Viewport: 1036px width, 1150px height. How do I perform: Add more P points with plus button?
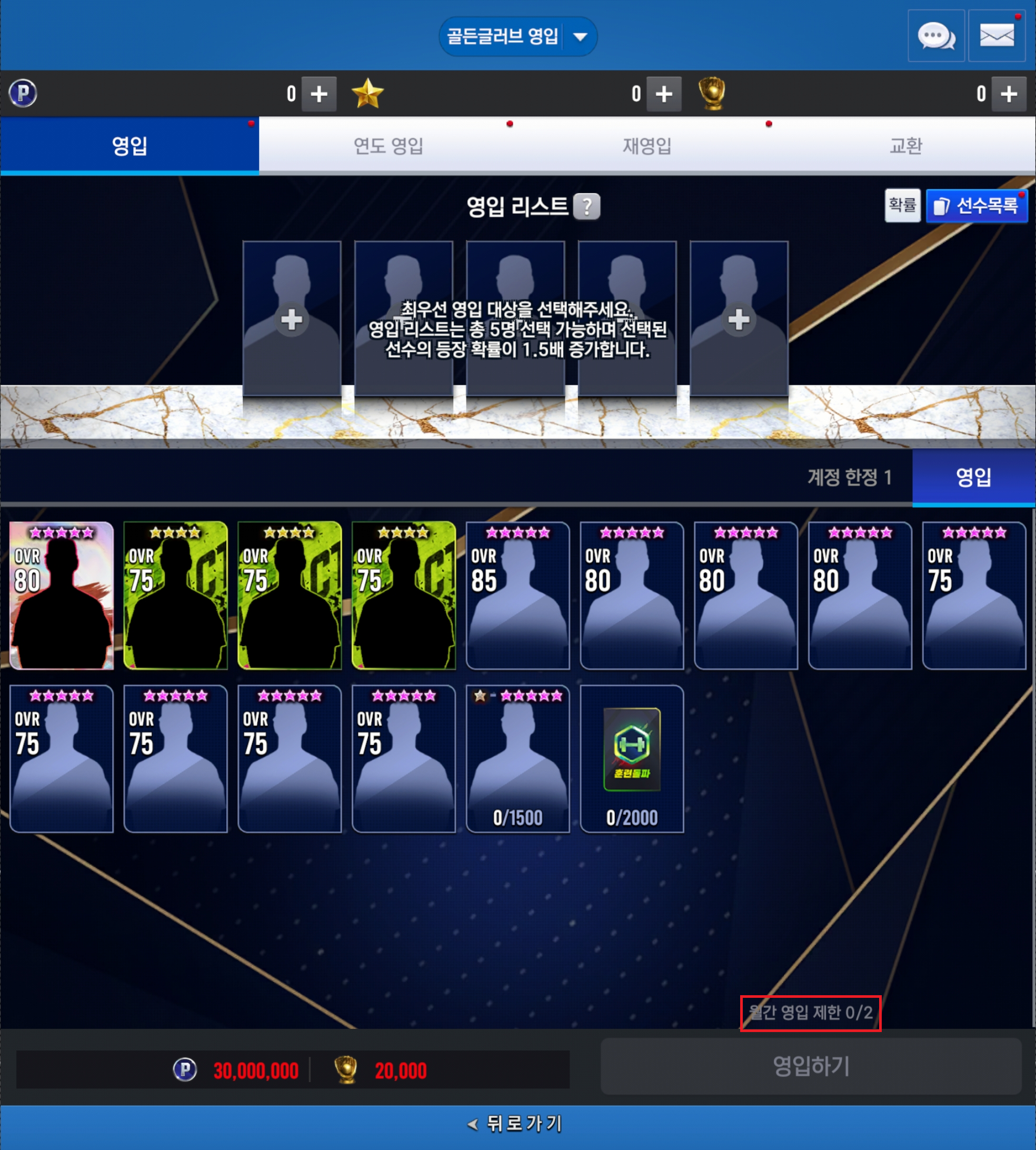click(x=319, y=94)
